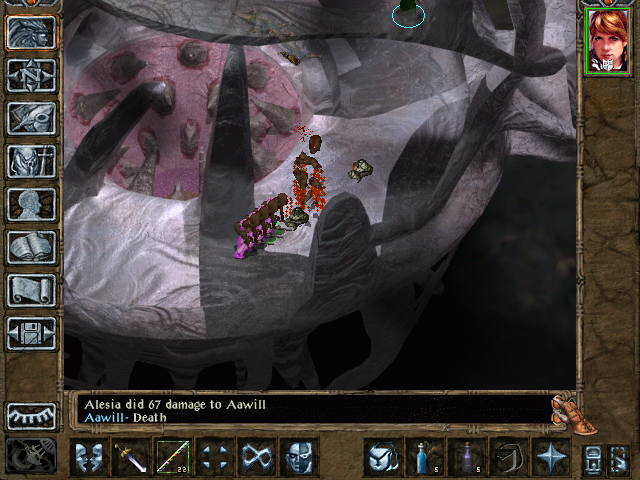Equip the bow with 22 arrows
The height and width of the screenshot is (480, 640).
coord(172,457)
